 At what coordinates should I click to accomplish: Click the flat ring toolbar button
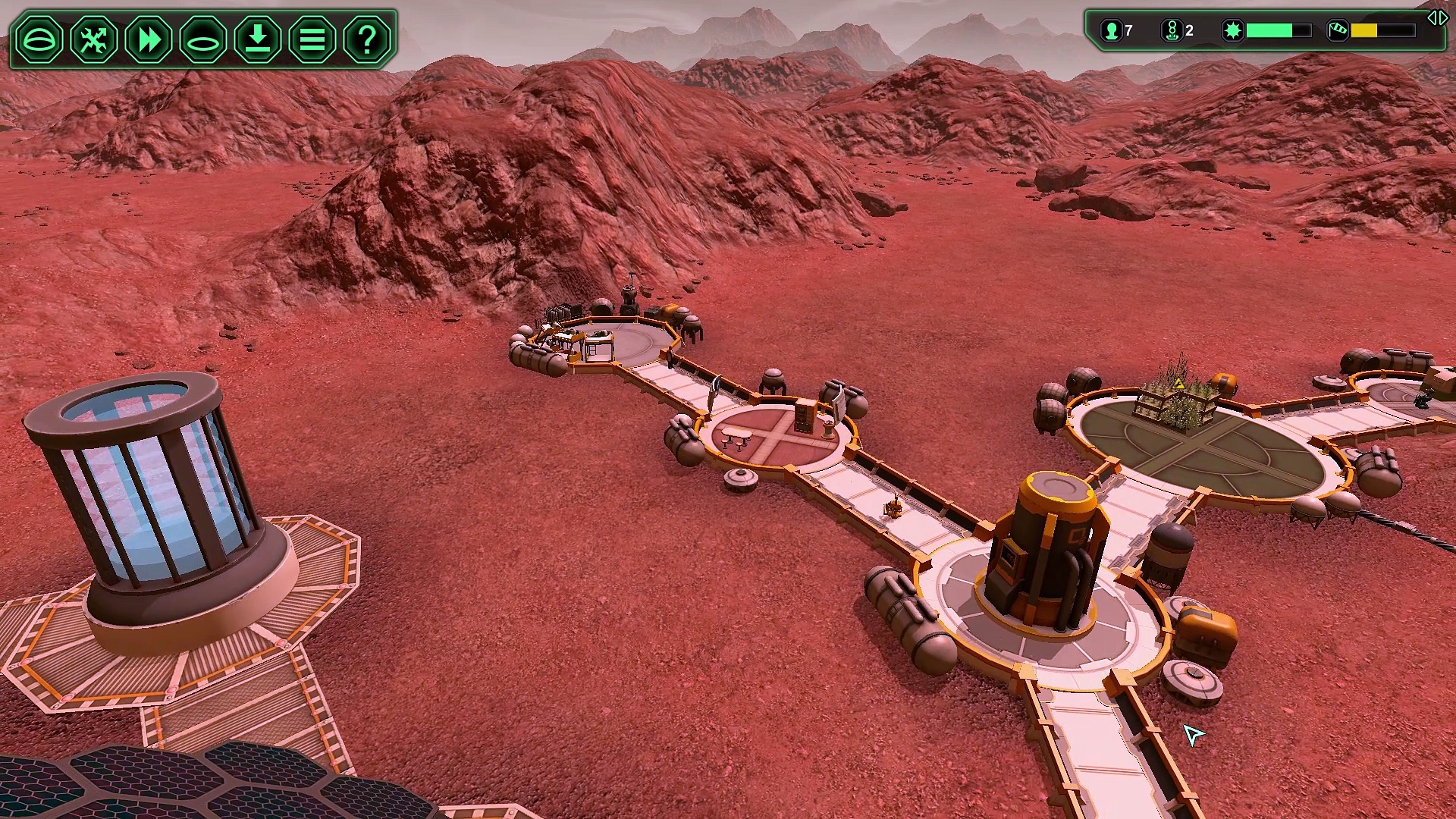[203, 39]
